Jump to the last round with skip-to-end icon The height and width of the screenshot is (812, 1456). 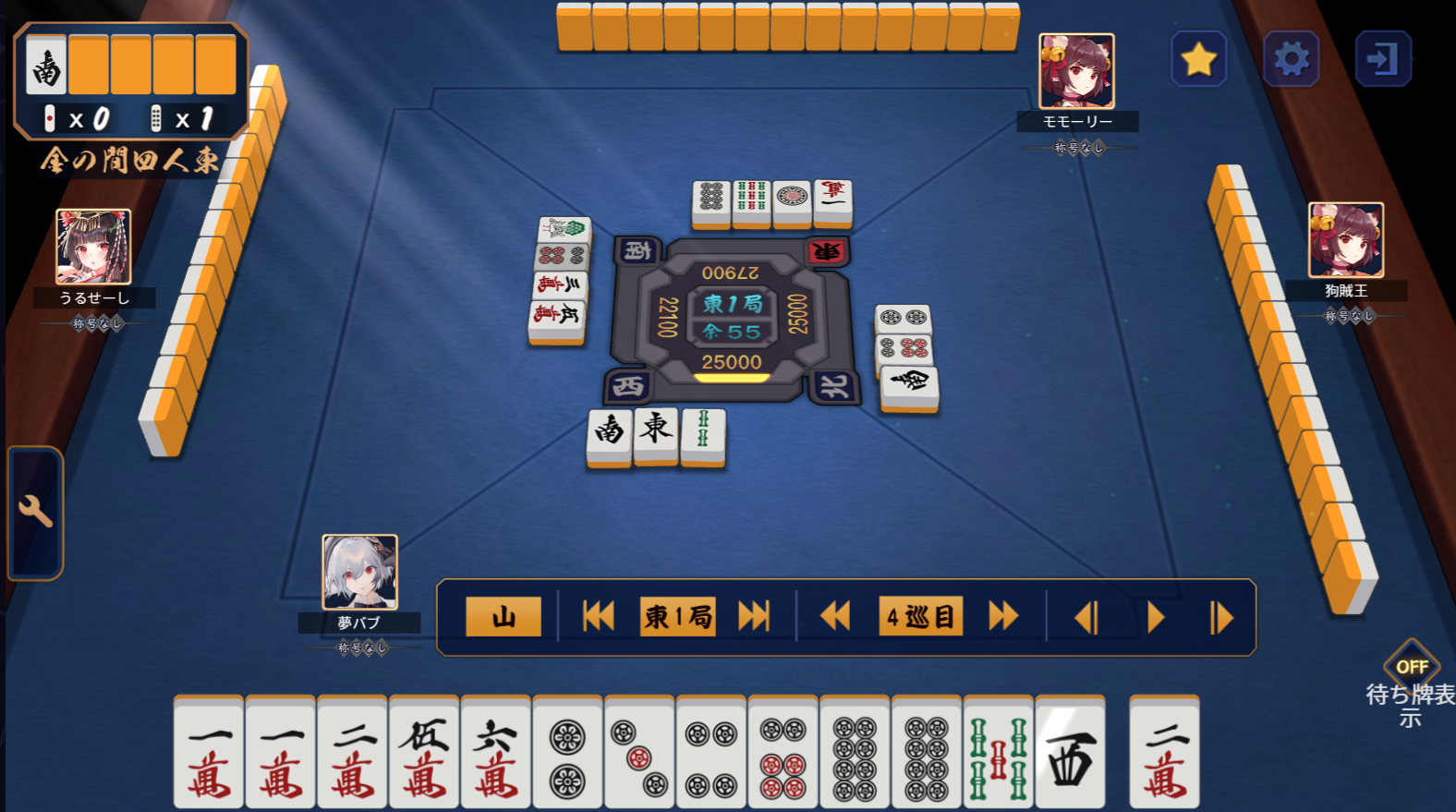tap(754, 615)
